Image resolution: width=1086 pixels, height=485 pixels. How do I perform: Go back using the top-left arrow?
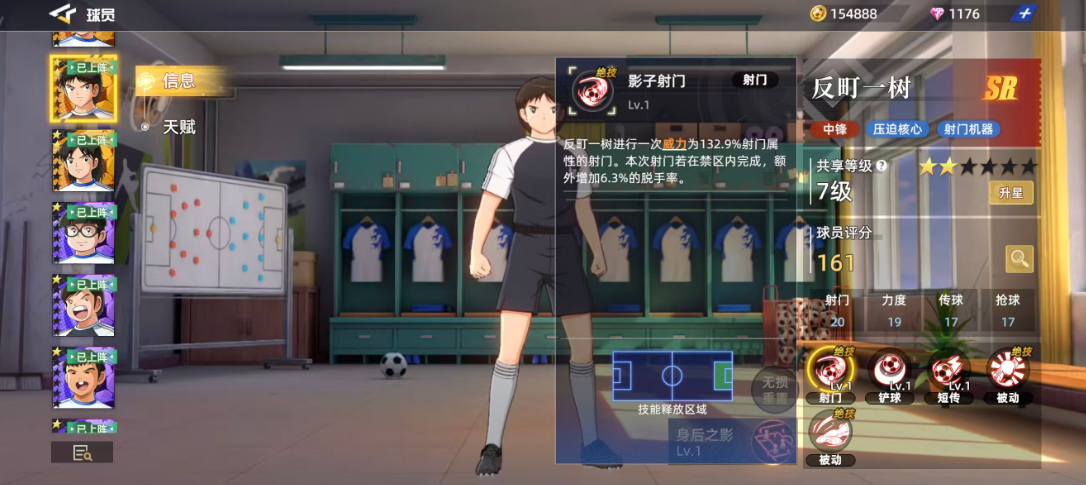pos(62,13)
